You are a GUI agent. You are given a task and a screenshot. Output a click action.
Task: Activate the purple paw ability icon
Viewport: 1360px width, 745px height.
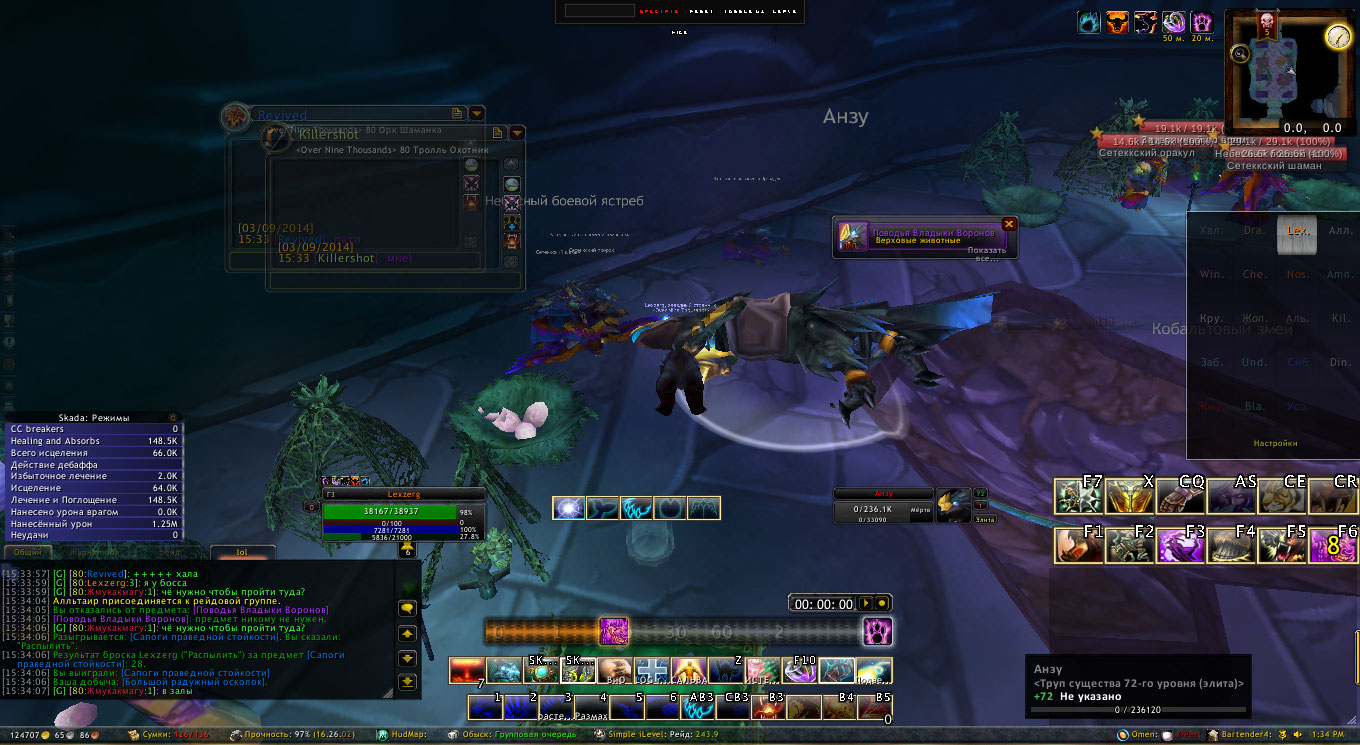tap(878, 631)
